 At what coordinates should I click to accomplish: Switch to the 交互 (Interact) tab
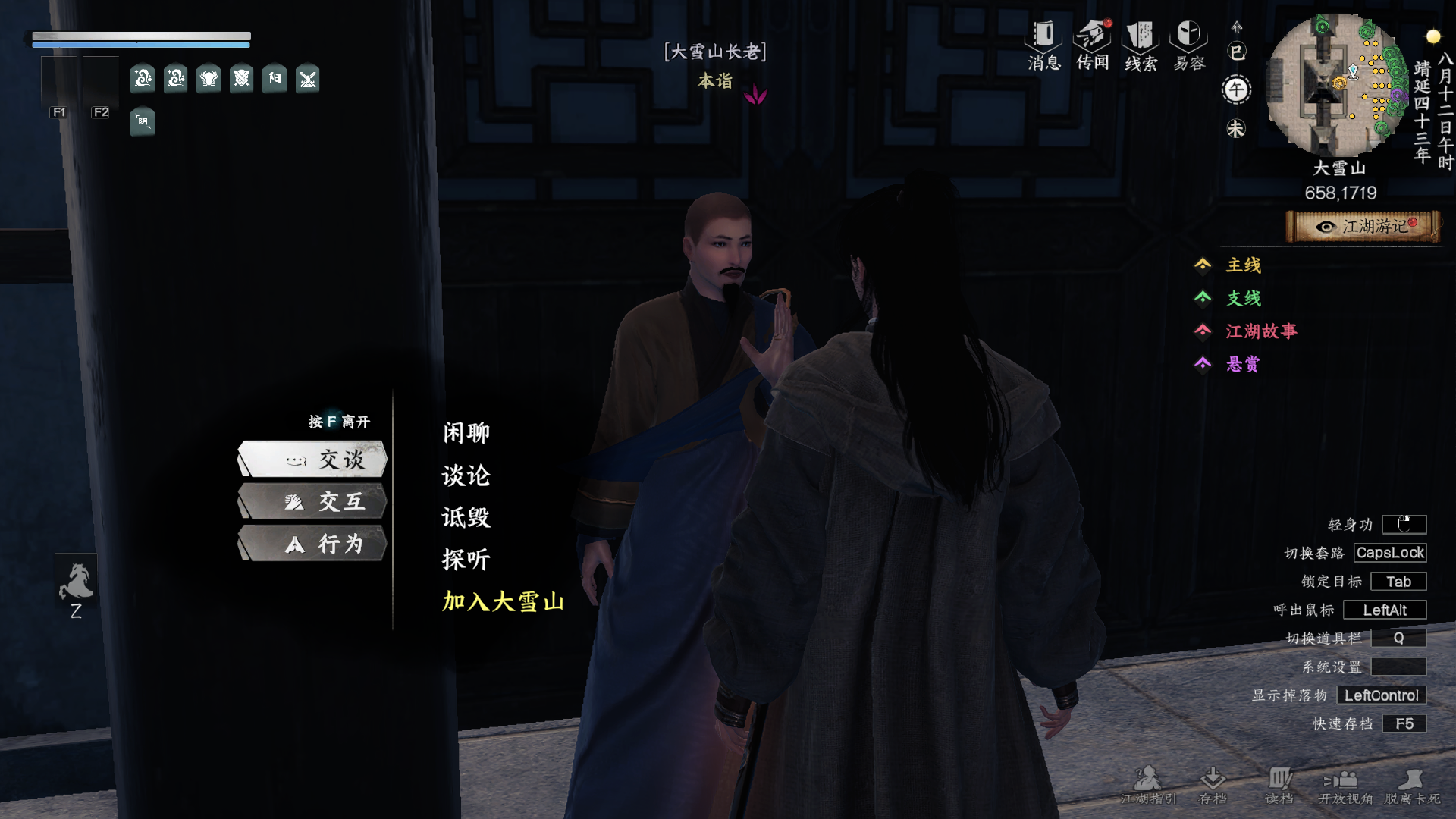pyautogui.click(x=312, y=502)
